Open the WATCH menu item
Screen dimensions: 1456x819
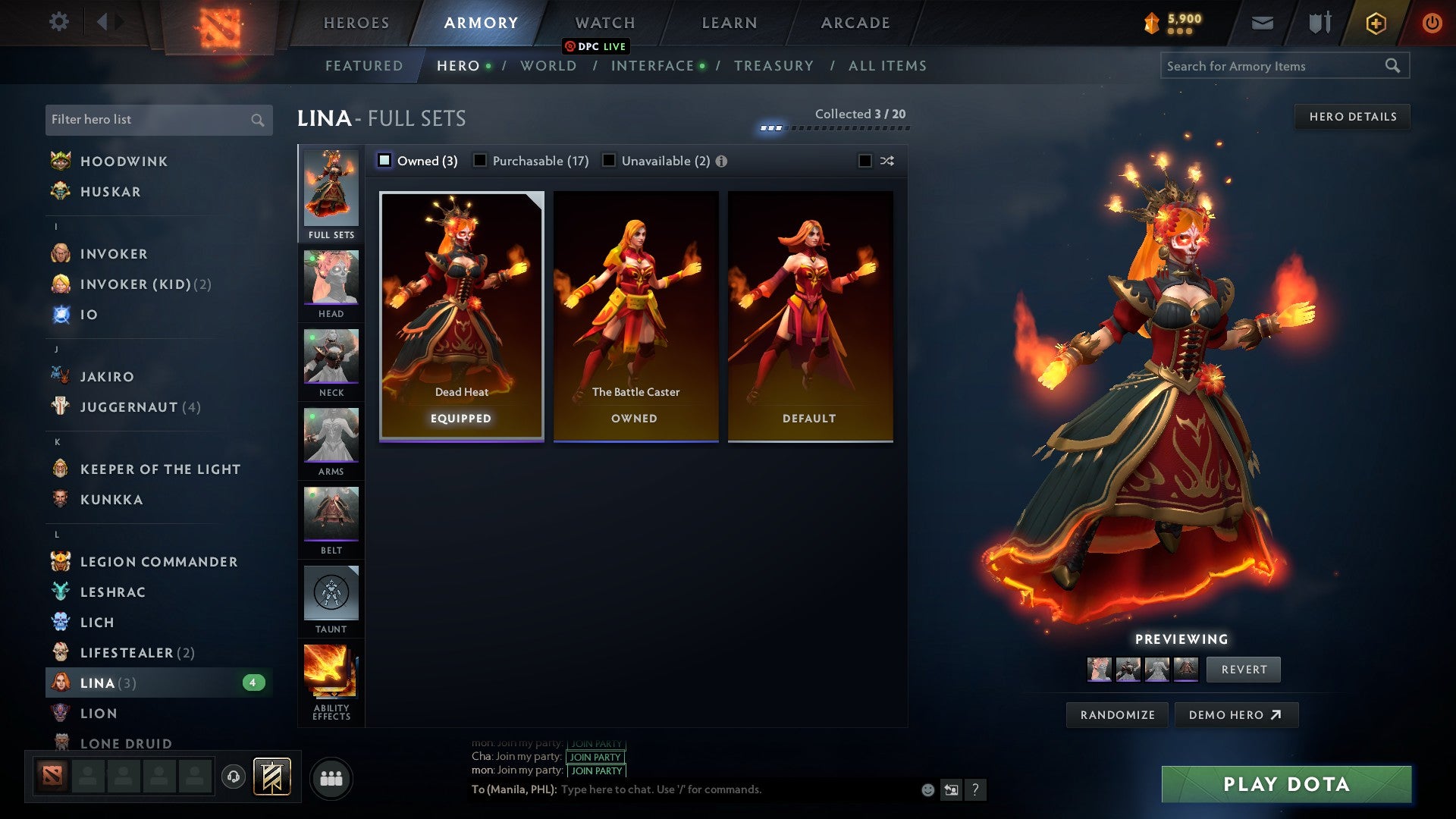(x=604, y=22)
